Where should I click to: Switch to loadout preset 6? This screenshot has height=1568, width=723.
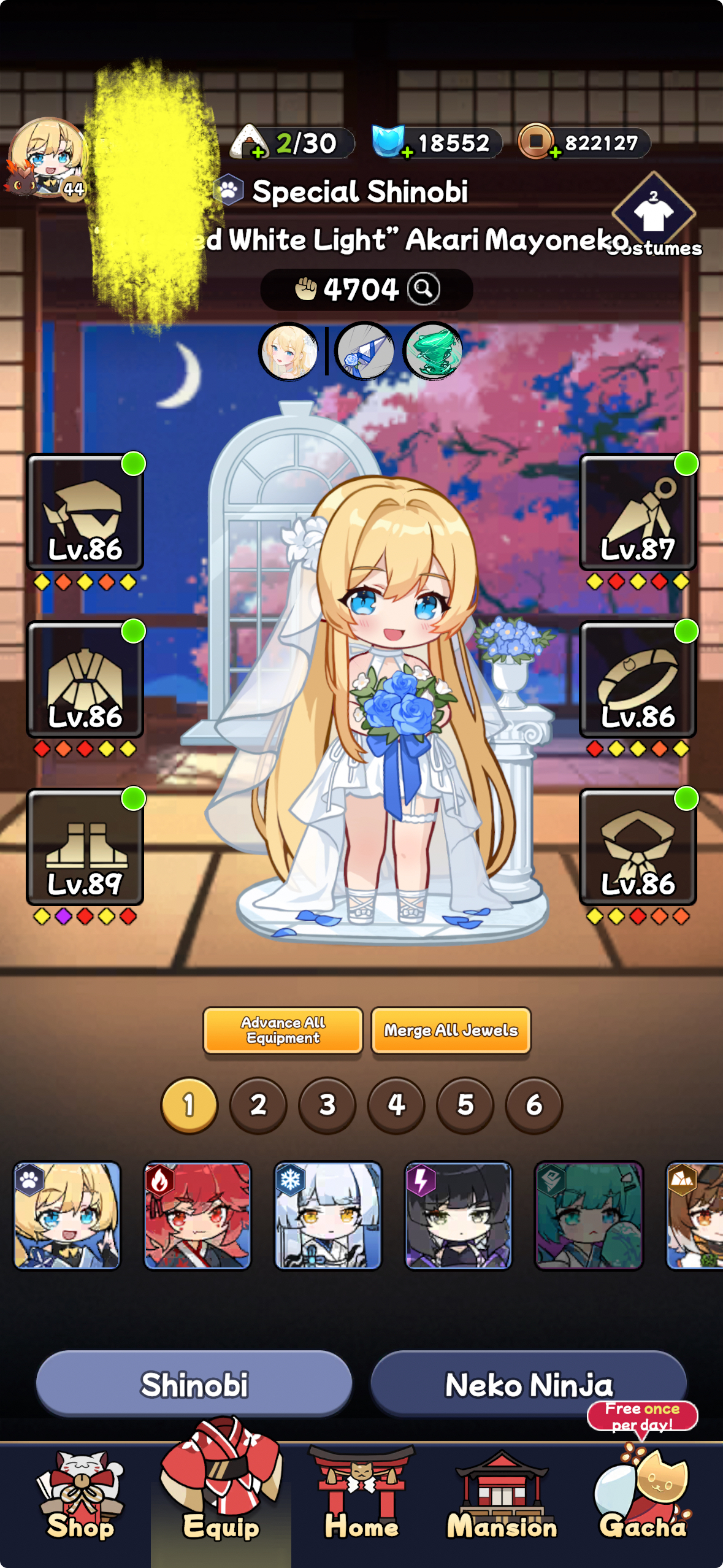tap(534, 1105)
